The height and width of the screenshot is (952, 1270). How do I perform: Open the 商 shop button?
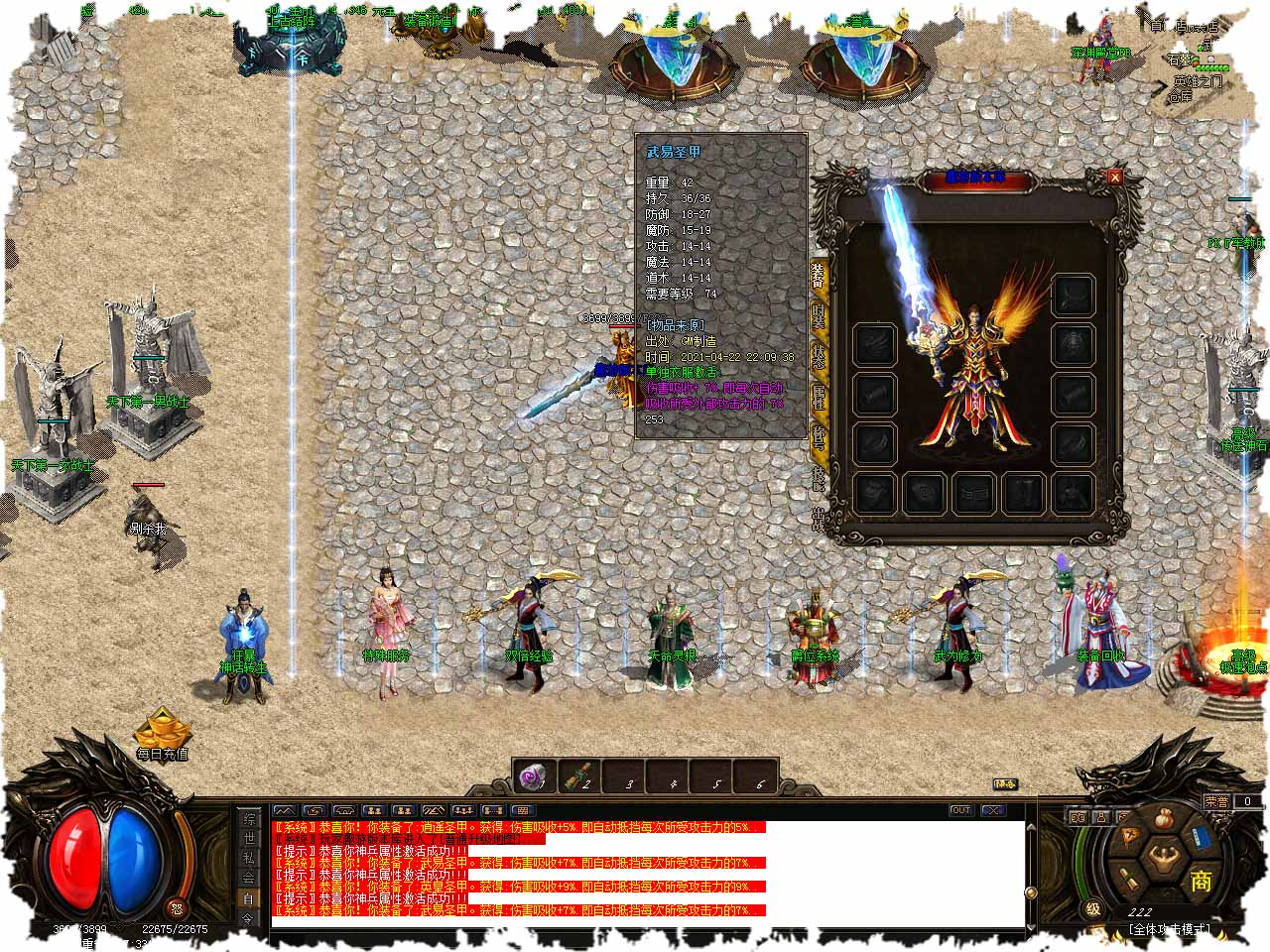1201,880
